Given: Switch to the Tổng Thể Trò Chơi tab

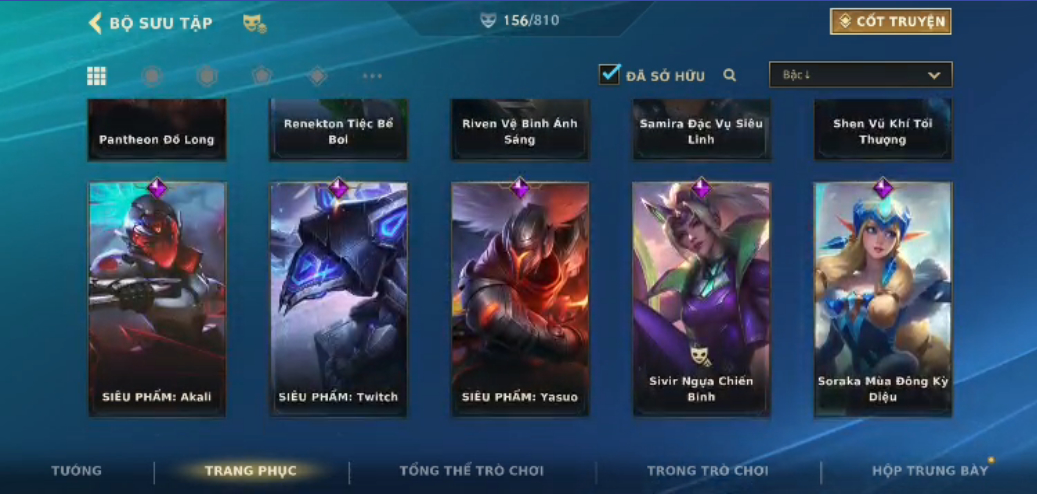Looking at the screenshot, I should click(x=471, y=471).
